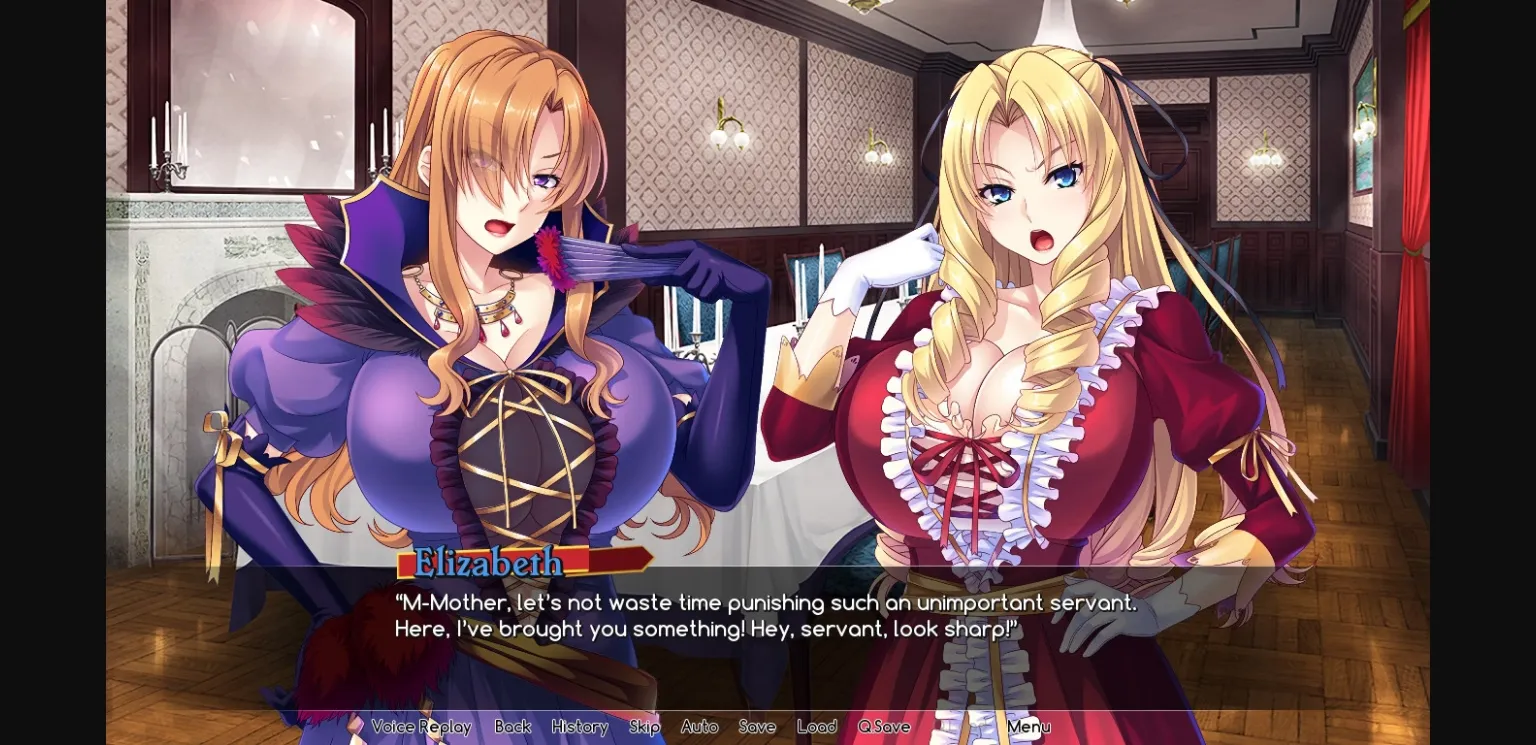Open the Load screen
The image size is (1536, 745).
pyautogui.click(x=816, y=727)
